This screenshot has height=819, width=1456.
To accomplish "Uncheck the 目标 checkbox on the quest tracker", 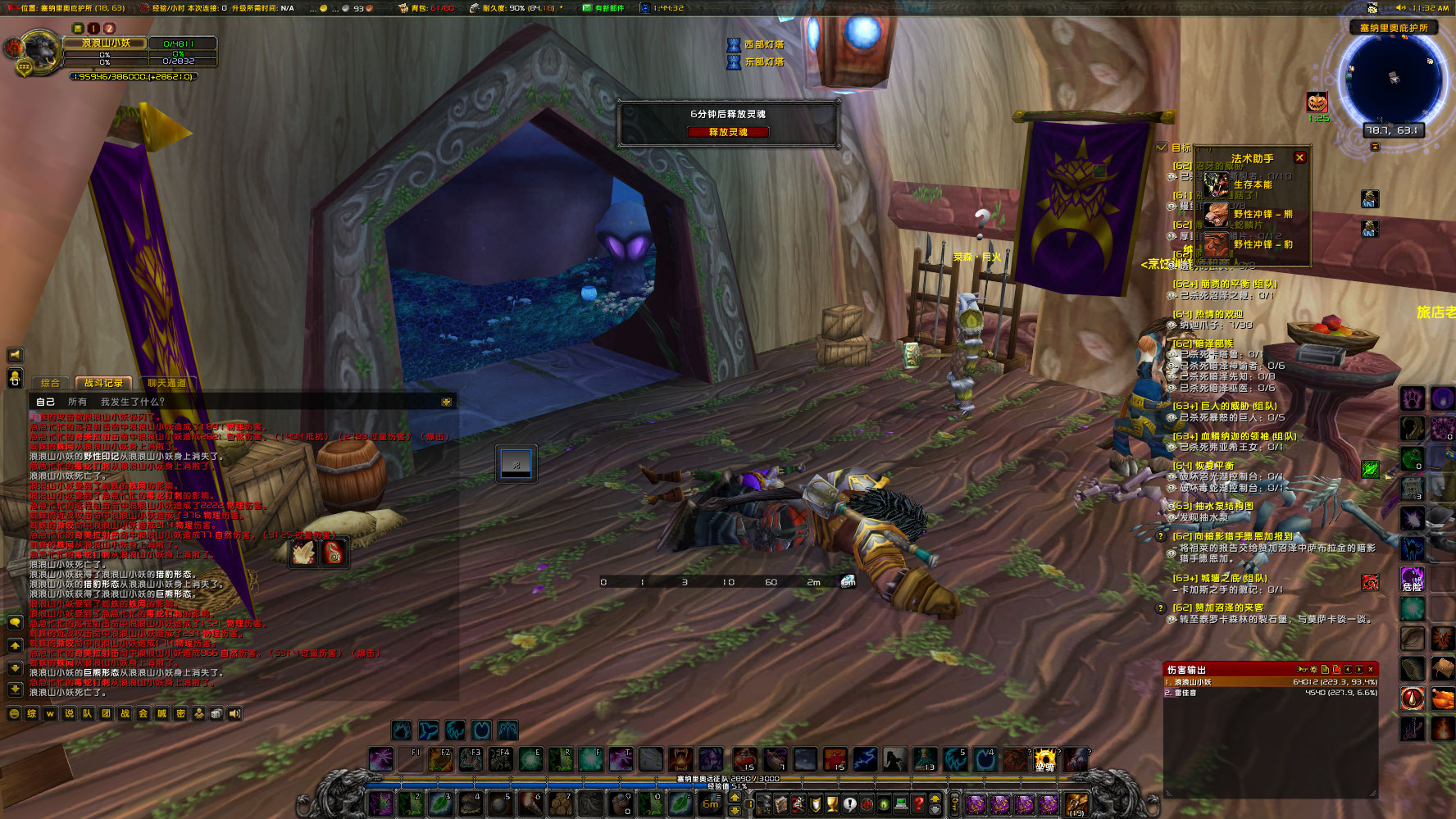I will 1163,148.
